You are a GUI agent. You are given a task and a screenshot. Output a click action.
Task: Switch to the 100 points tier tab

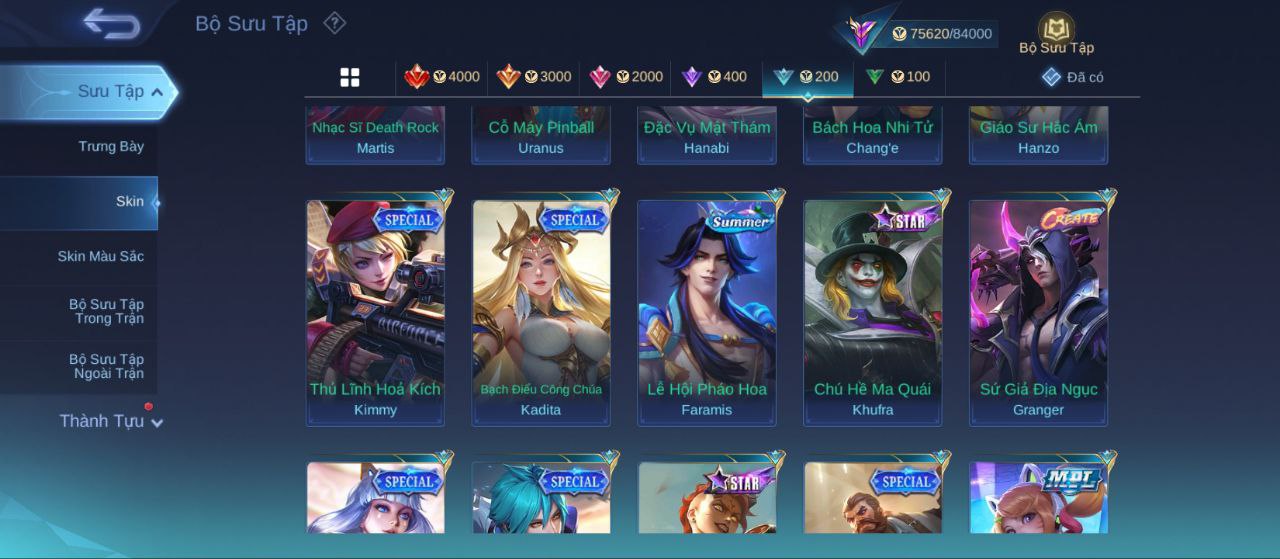pyautogui.click(x=898, y=77)
